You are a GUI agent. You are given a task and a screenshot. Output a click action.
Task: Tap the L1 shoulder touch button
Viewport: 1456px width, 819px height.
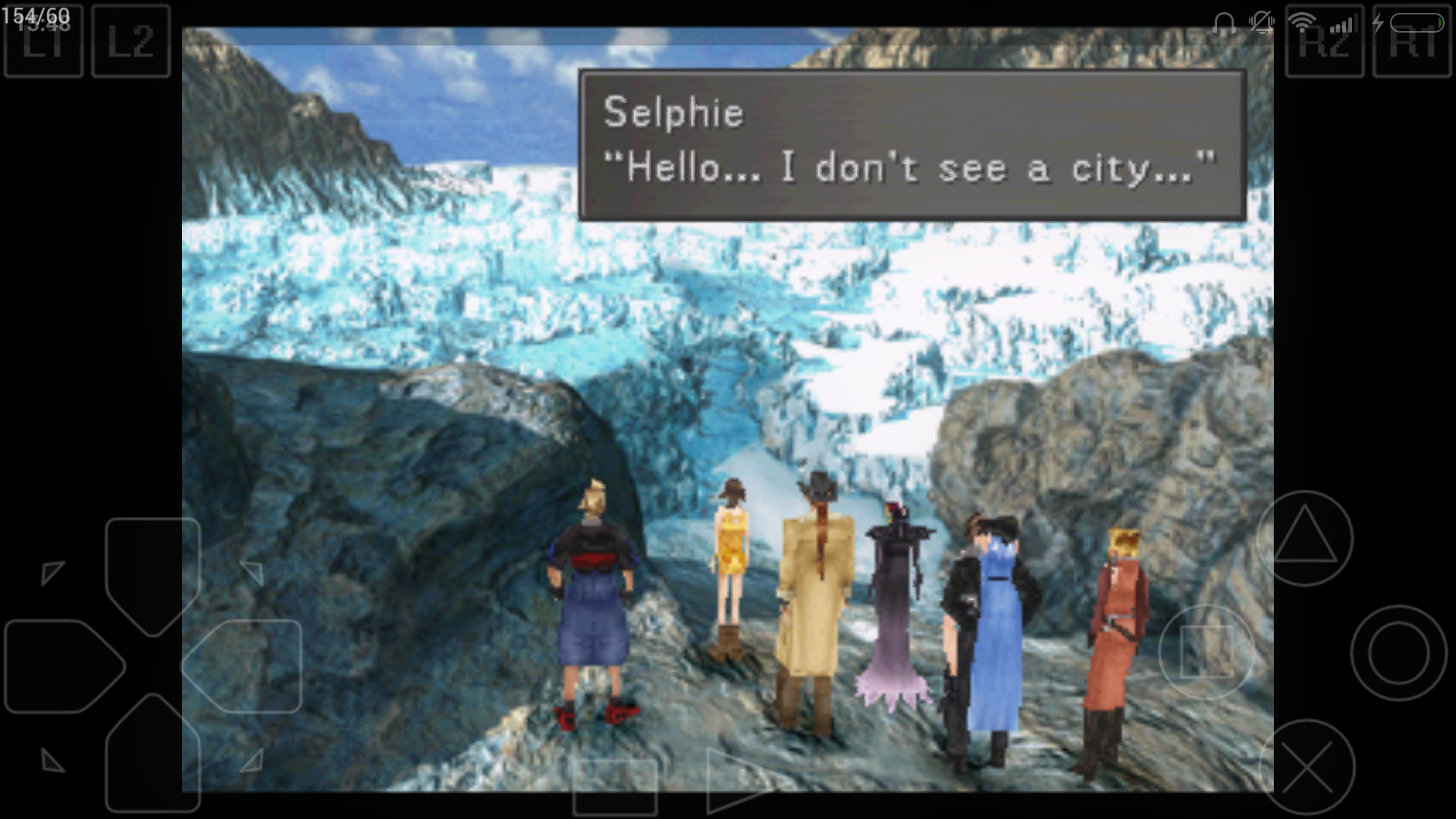(43, 40)
